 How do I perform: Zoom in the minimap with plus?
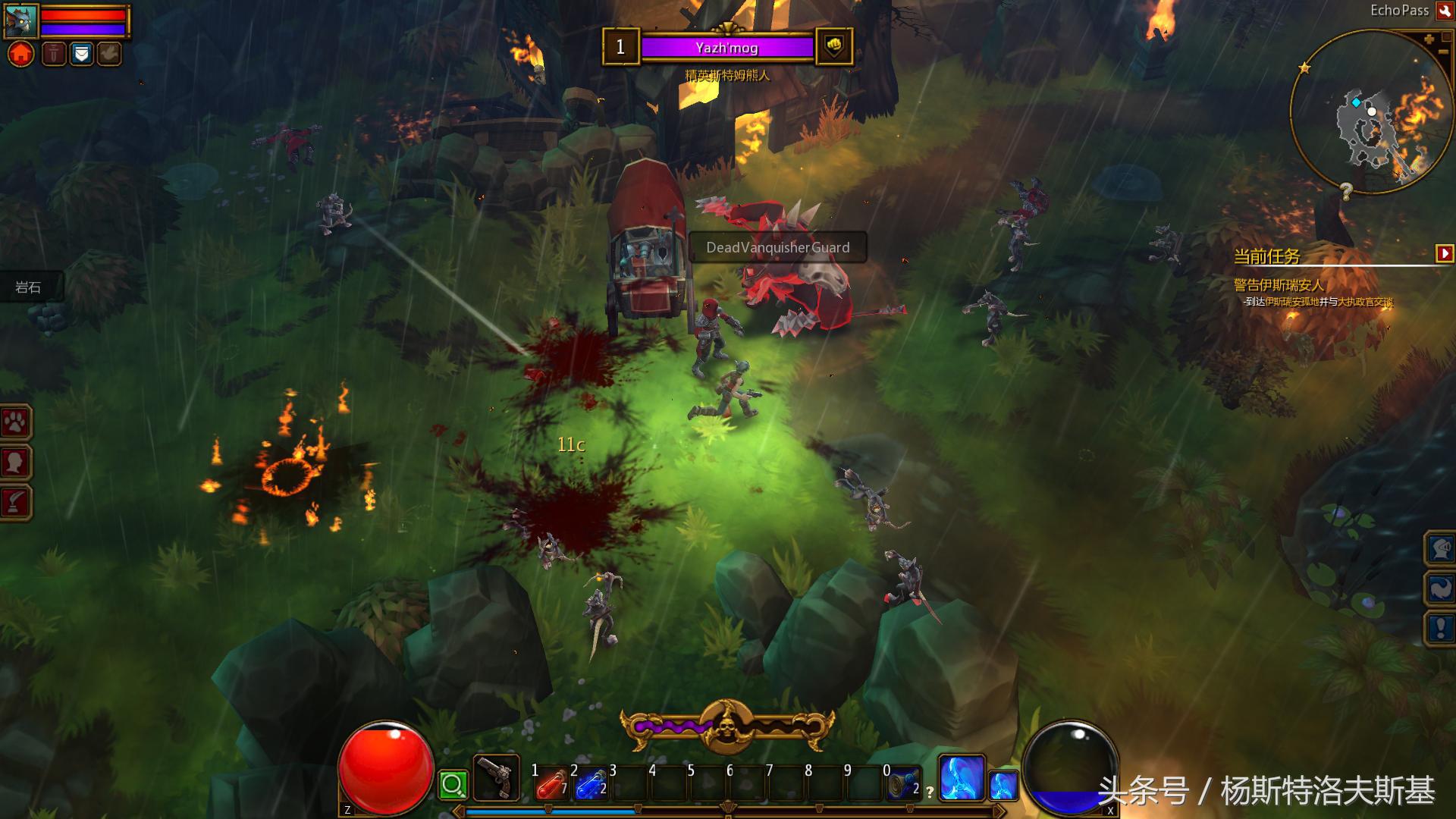pos(1429,39)
